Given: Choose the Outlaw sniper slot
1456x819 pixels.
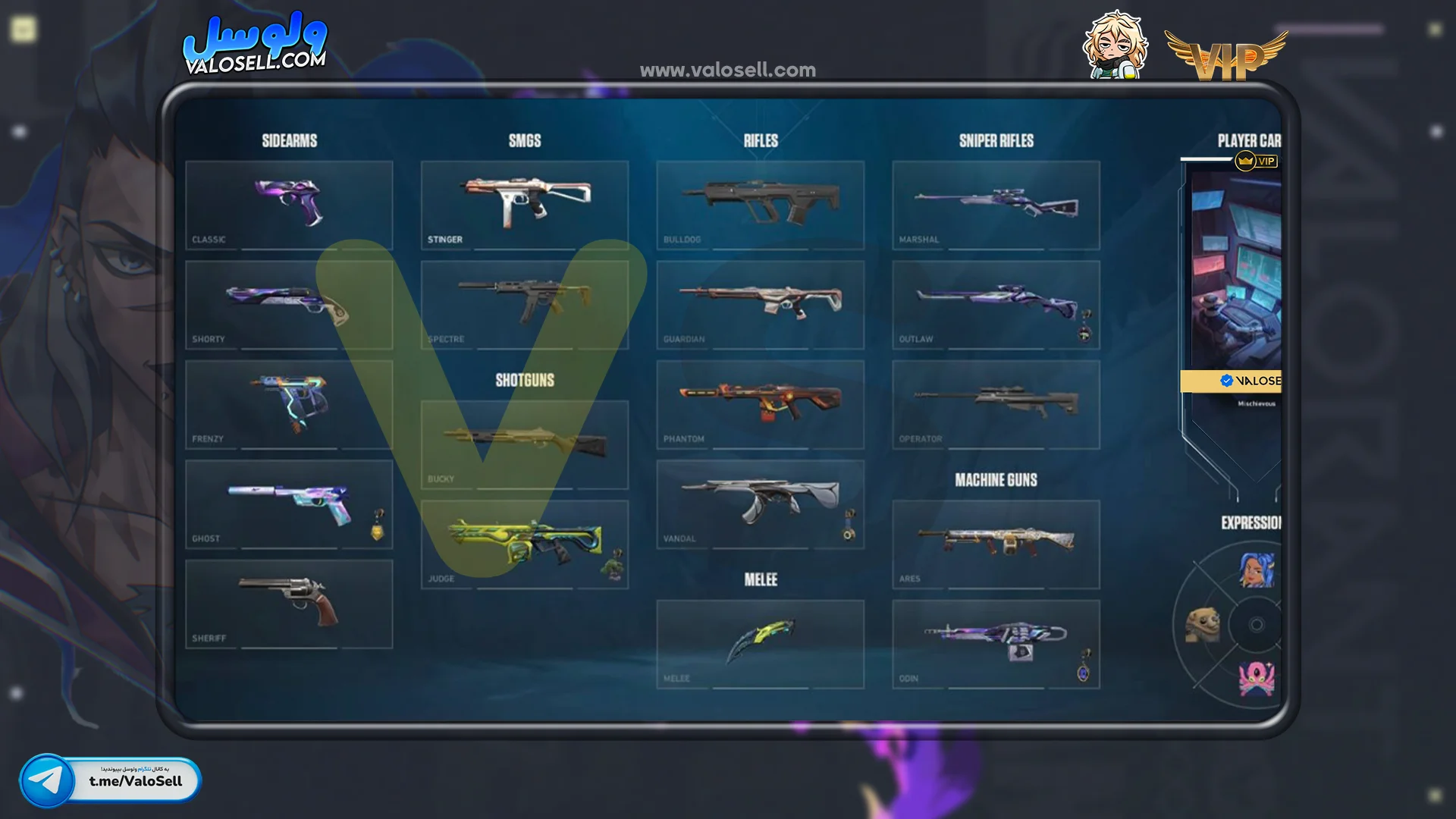Looking at the screenshot, I should 996,305.
